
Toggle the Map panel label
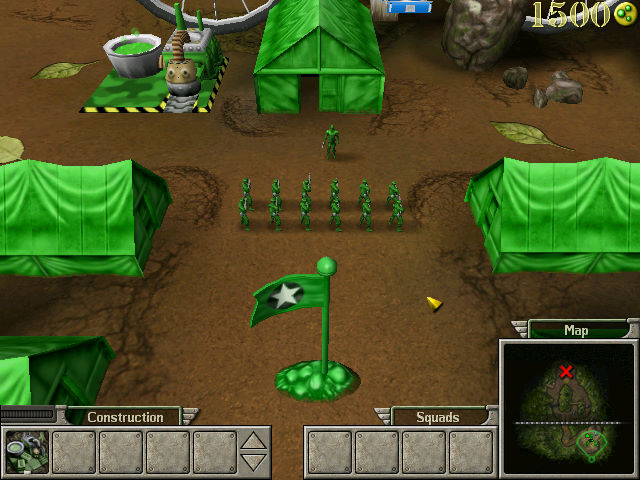point(576,330)
